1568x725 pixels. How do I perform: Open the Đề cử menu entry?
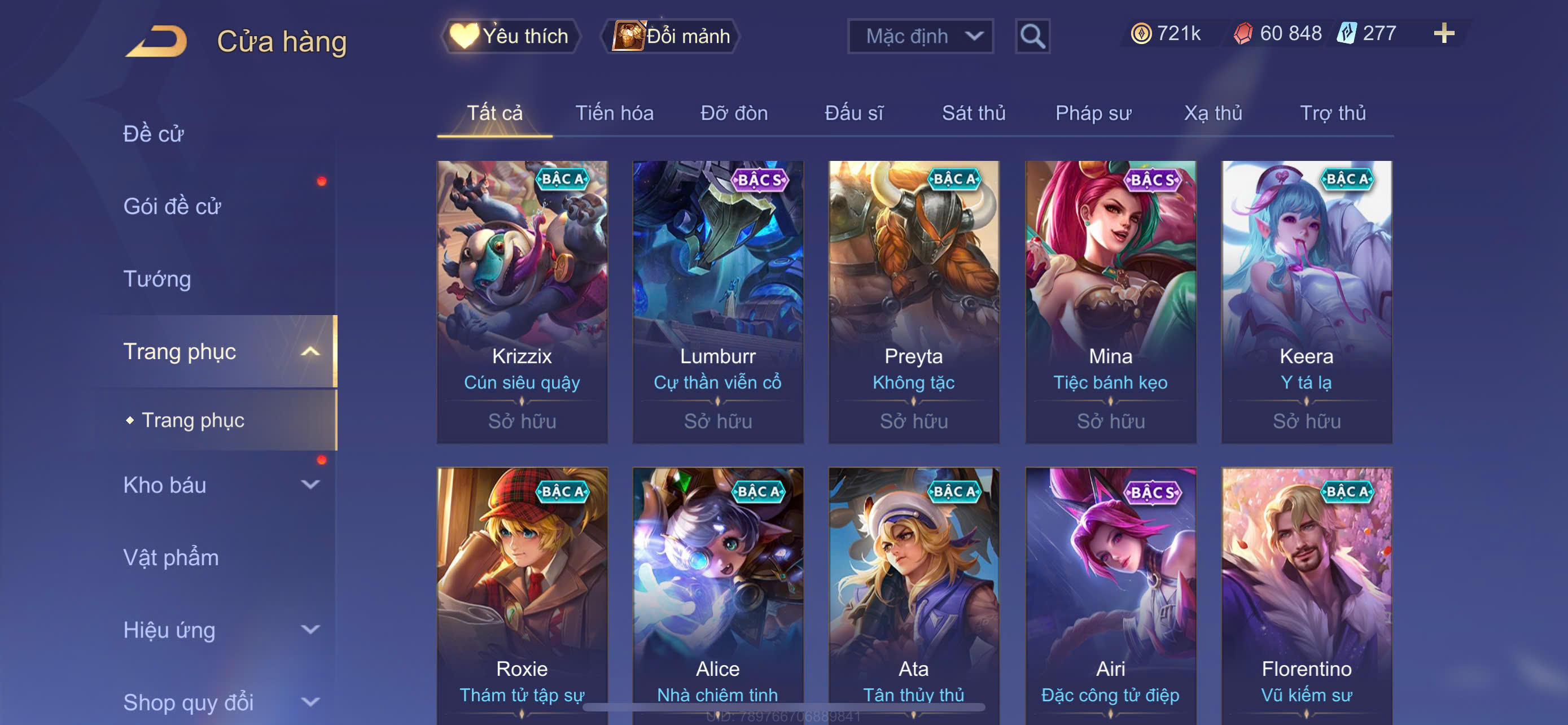click(154, 134)
